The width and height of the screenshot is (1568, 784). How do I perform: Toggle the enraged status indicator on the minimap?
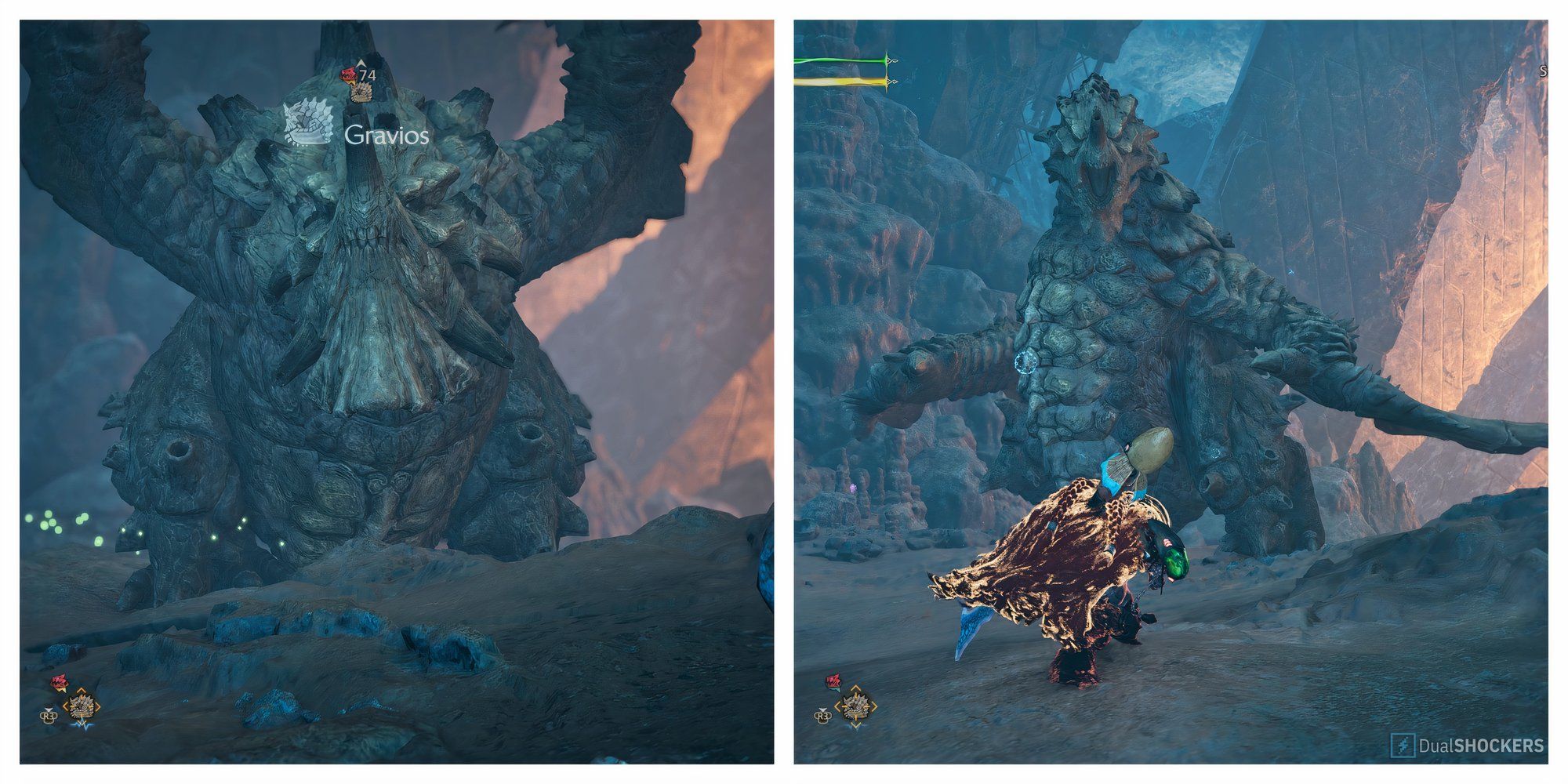(x=59, y=681)
